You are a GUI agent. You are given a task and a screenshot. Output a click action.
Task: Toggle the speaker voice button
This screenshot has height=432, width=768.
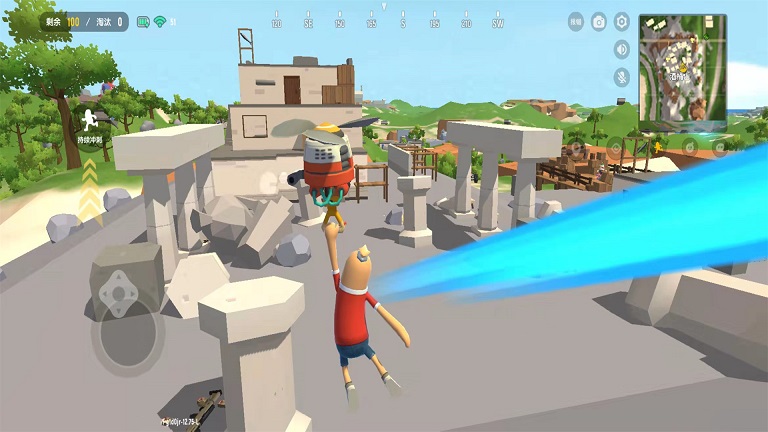point(621,49)
